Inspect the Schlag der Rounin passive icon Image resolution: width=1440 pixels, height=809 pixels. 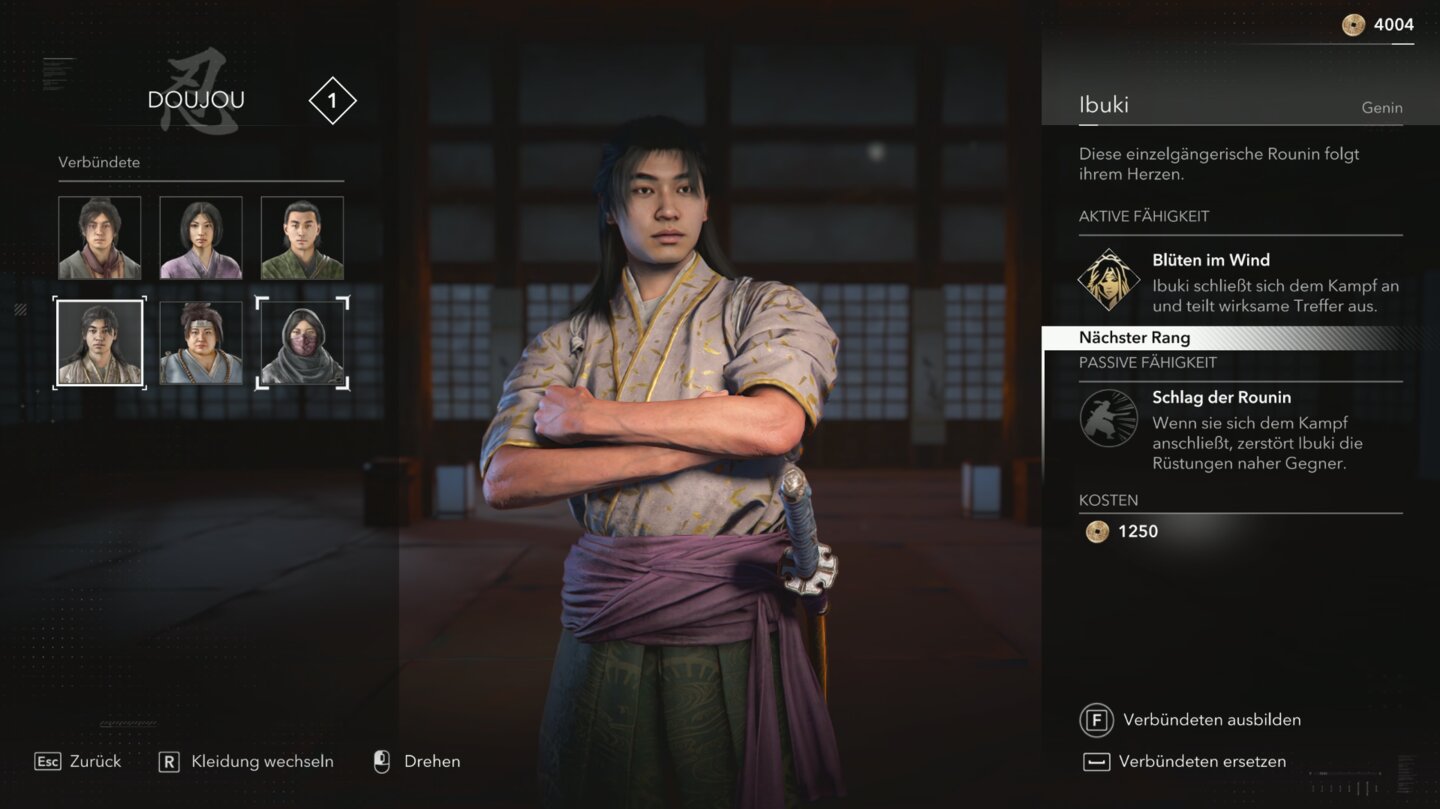pyautogui.click(x=1109, y=418)
